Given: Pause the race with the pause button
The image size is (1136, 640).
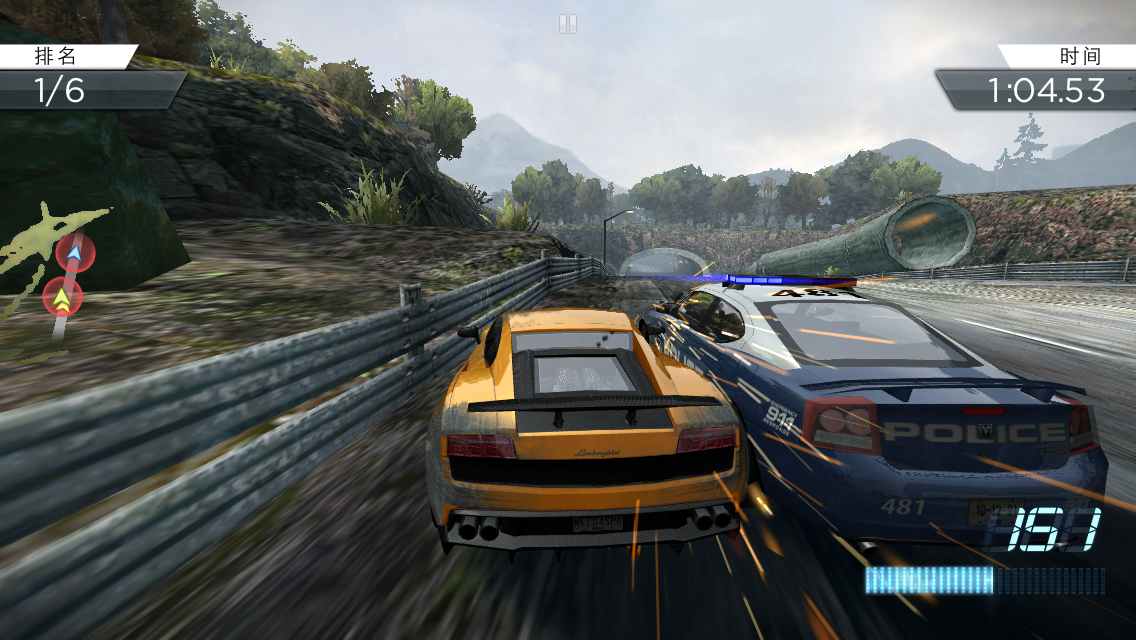Looking at the screenshot, I should tap(568, 23).
